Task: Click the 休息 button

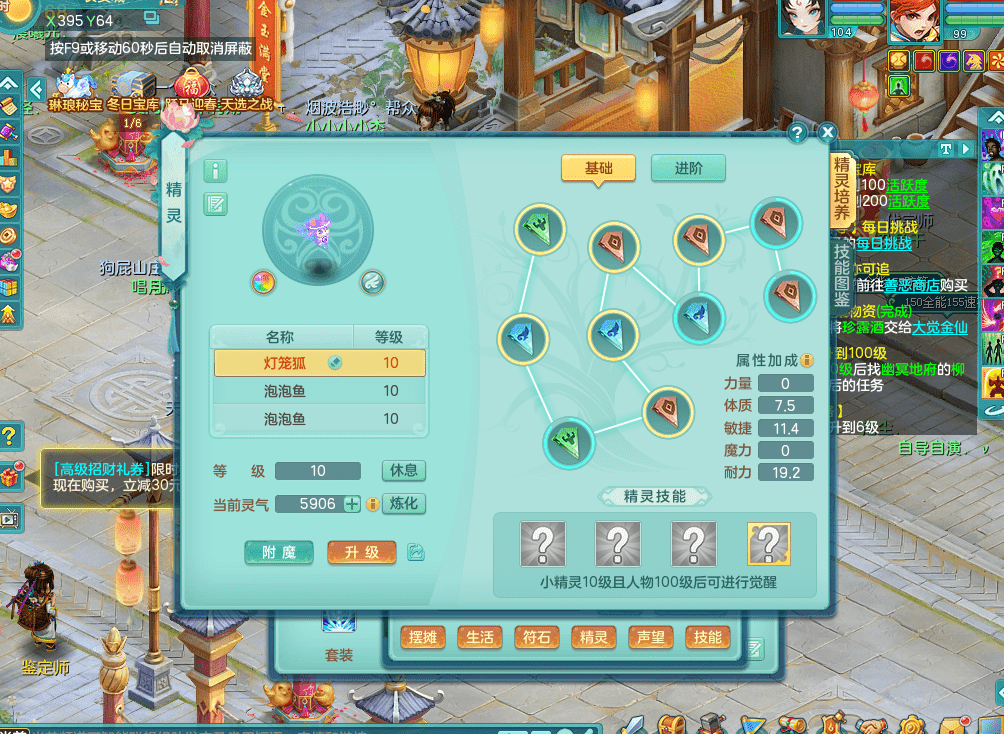Action: (x=404, y=470)
